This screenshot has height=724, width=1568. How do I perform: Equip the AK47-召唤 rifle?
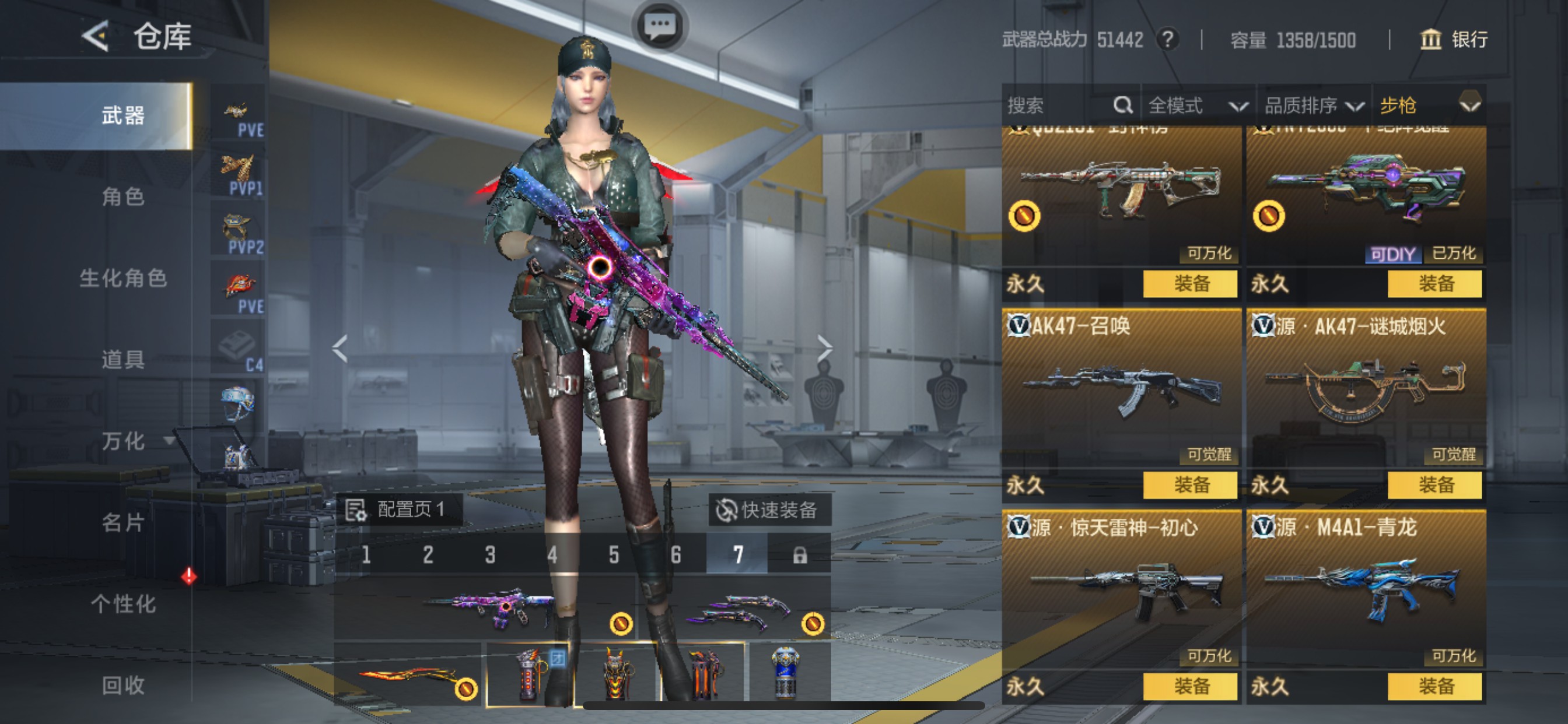1190,486
